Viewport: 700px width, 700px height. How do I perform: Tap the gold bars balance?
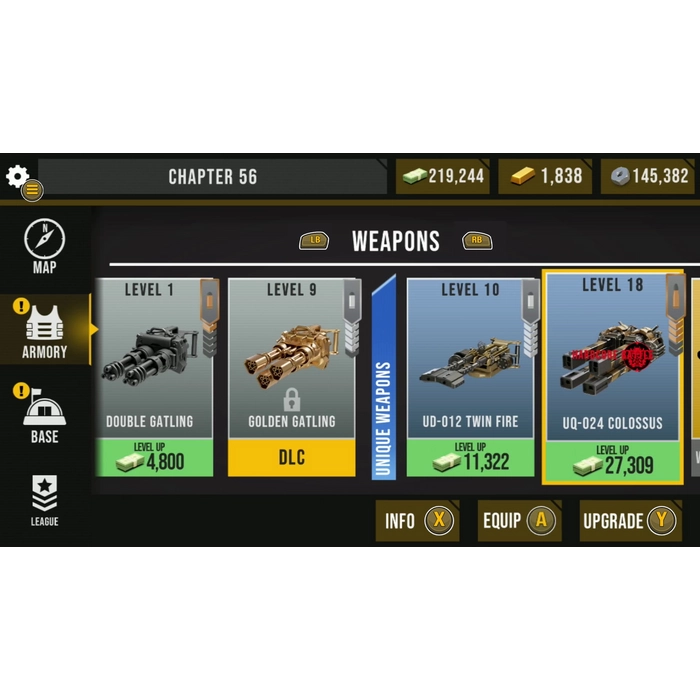(x=546, y=177)
